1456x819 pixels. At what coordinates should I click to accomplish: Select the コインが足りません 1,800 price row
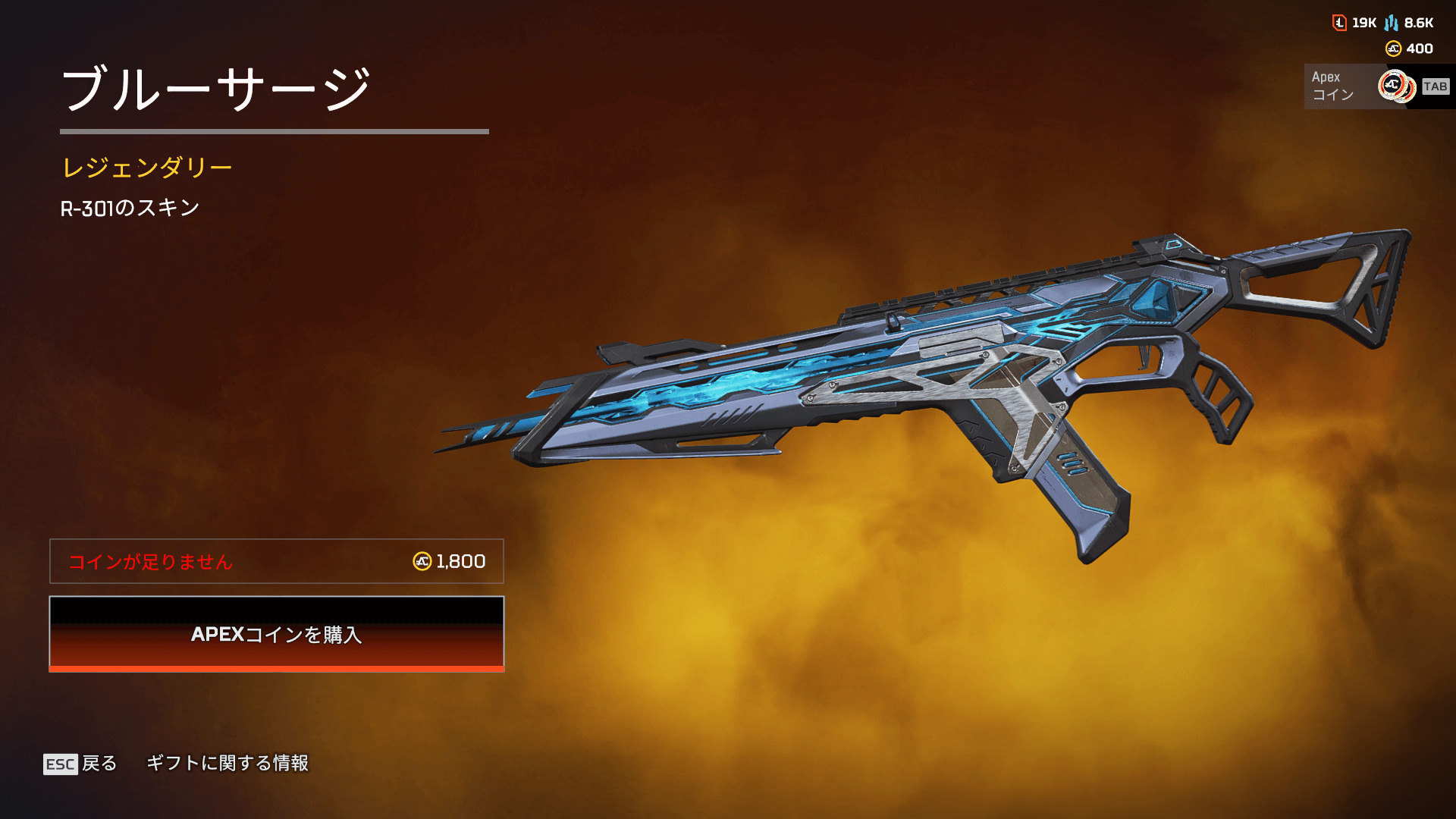click(x=277, y=561)
